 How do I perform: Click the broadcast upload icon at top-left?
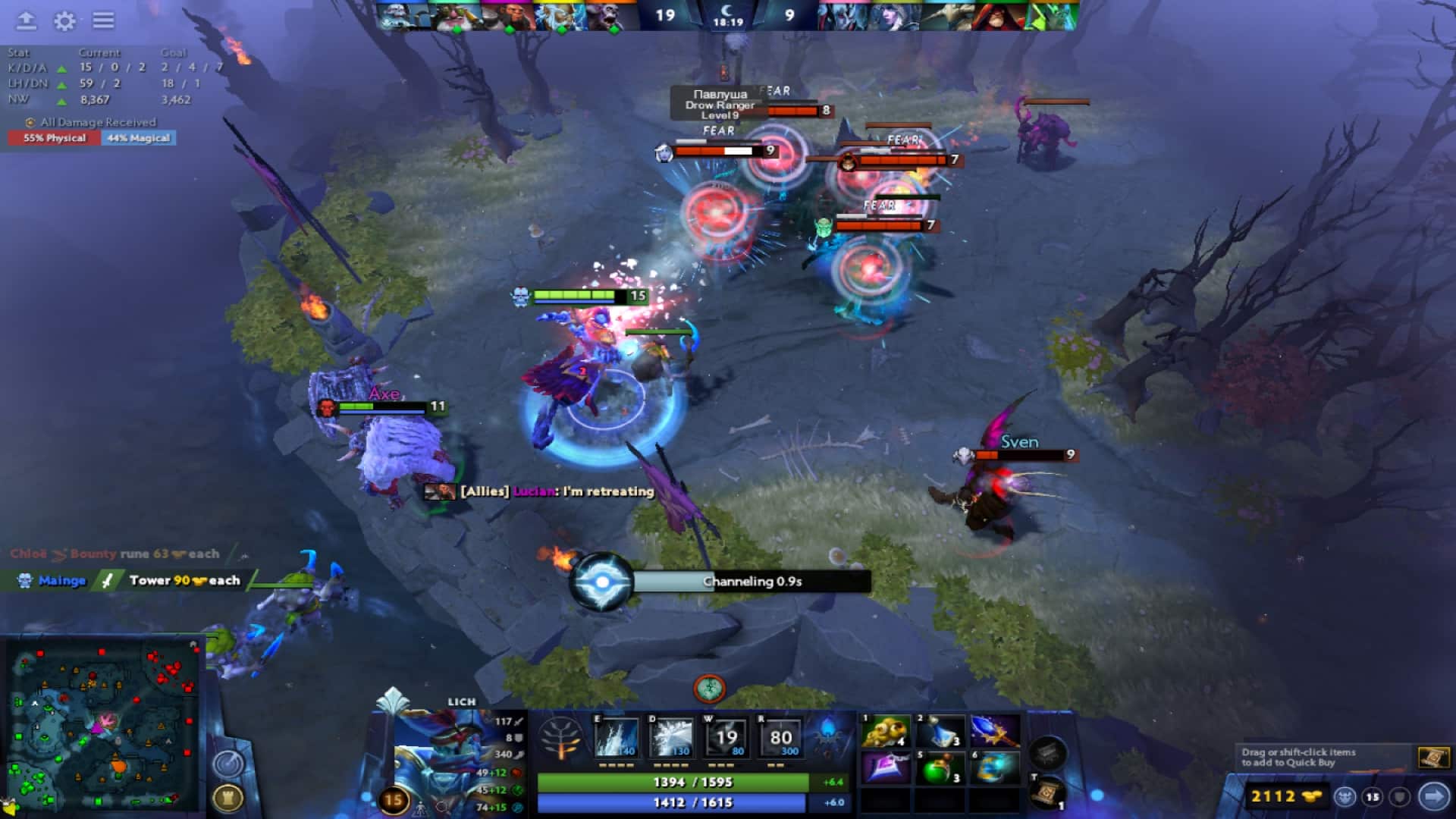click(x=27, y=21)
